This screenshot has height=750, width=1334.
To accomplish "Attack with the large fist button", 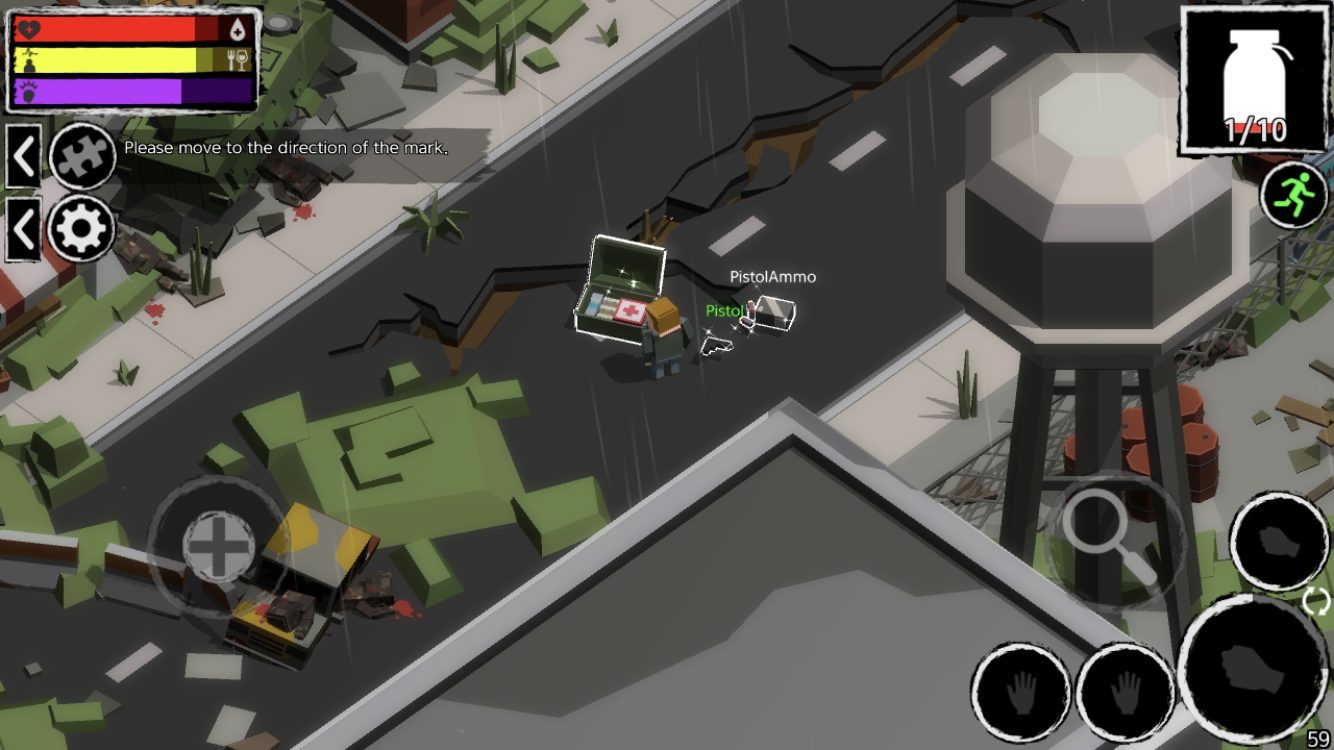I will 1254,669.
